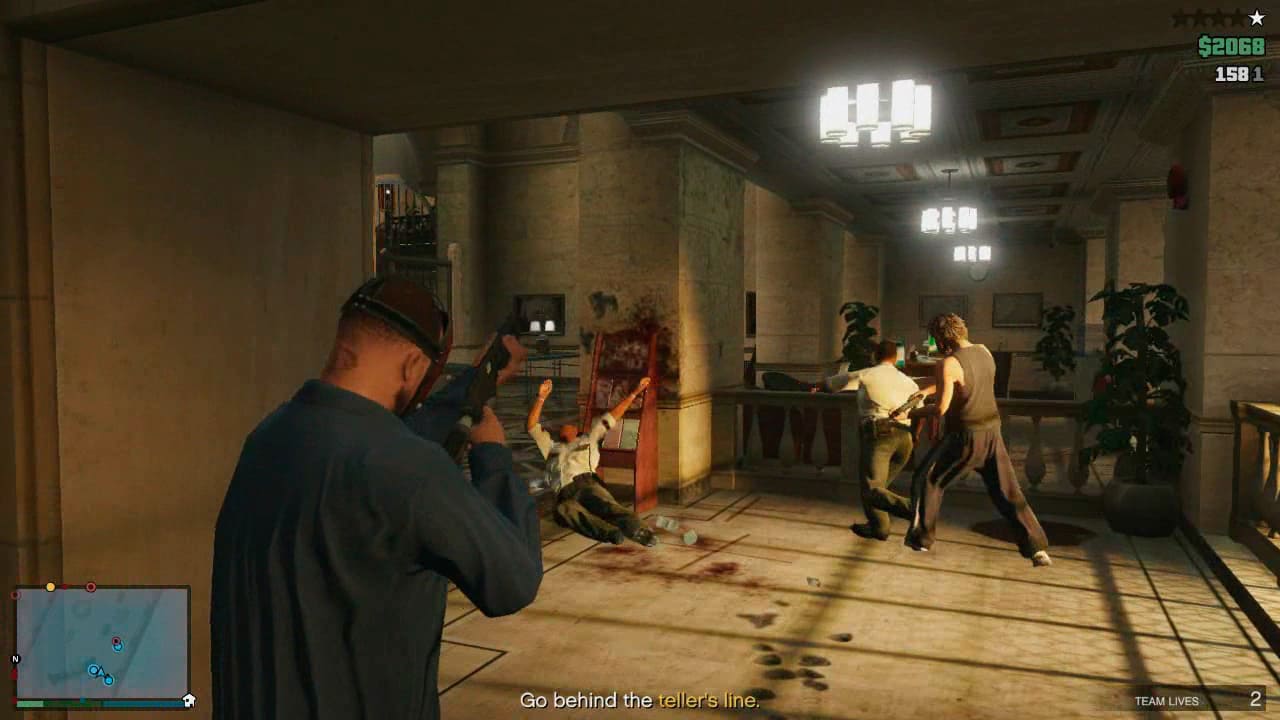
Task: Click the house icon on the minimap
Action: [188, 700]
